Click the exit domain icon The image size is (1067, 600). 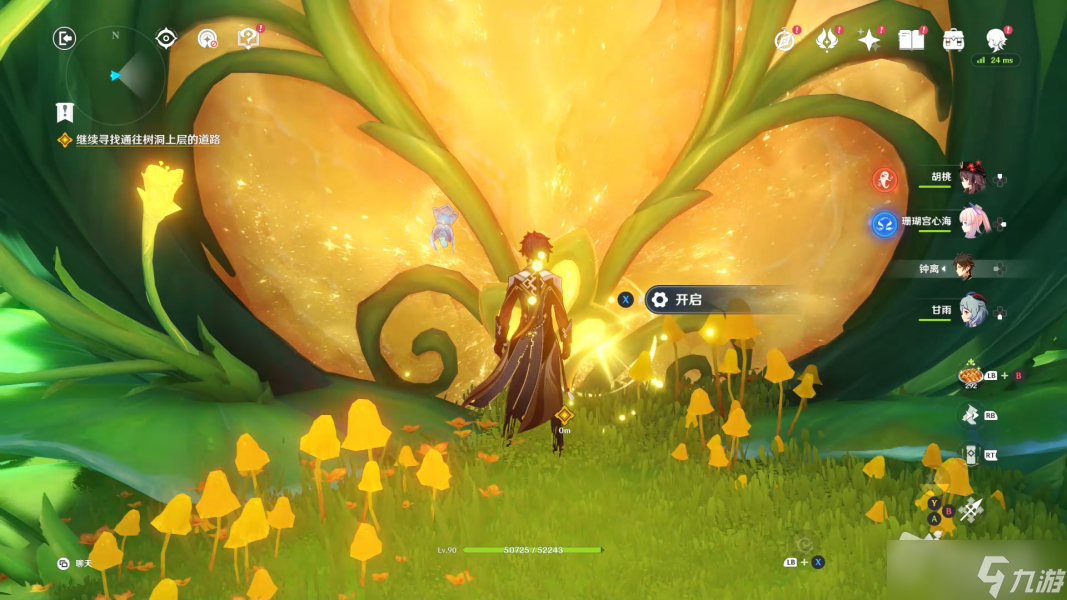(65, 39)
